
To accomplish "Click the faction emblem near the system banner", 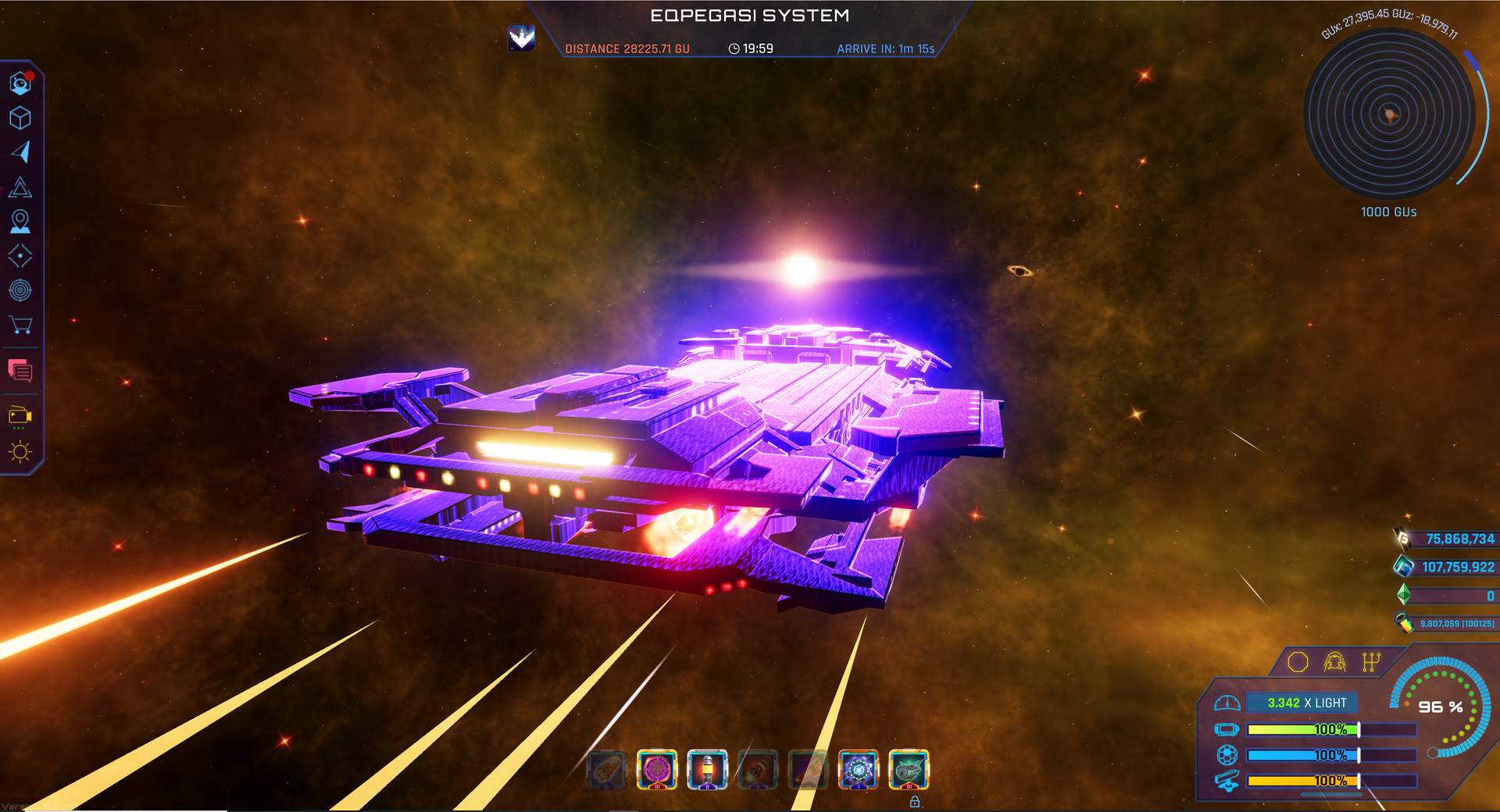I will pos(520,37).
